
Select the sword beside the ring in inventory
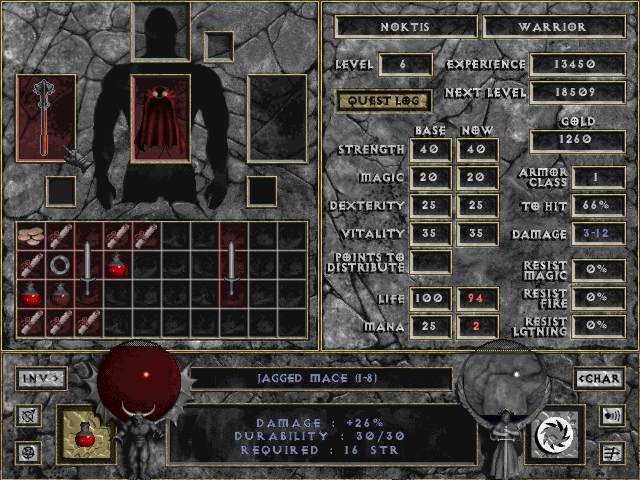89,270
